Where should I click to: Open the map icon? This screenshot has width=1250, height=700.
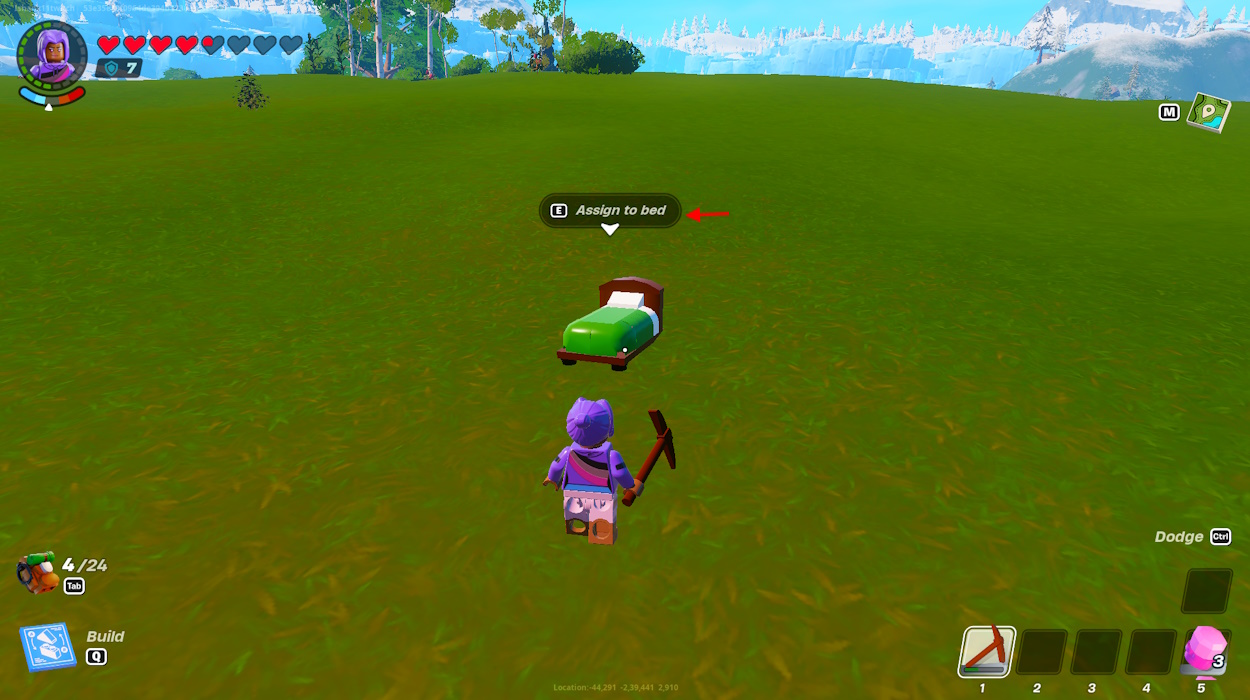1208,113
